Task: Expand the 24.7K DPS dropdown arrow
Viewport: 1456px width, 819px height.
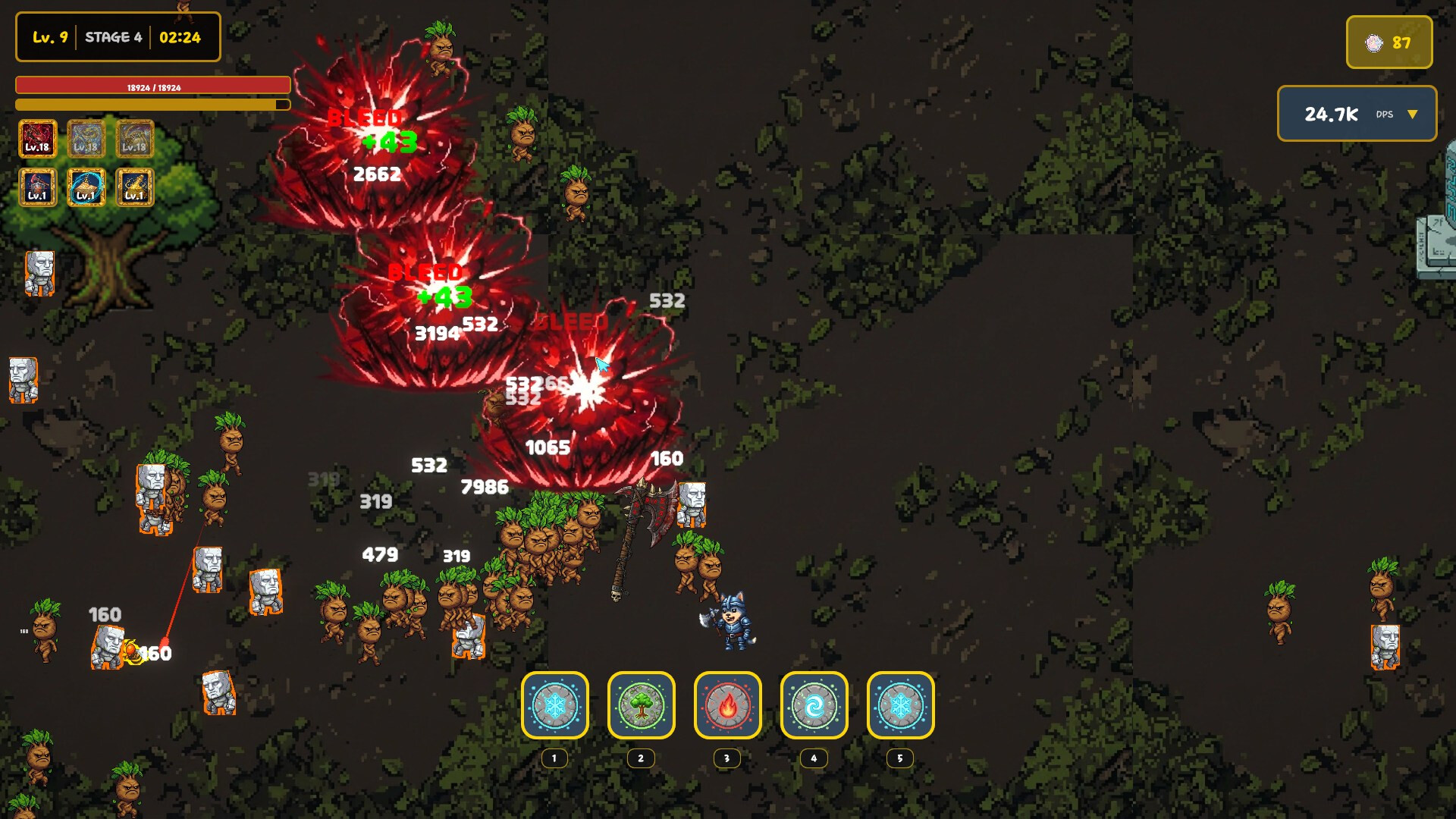Action: tap(1412, 115)
